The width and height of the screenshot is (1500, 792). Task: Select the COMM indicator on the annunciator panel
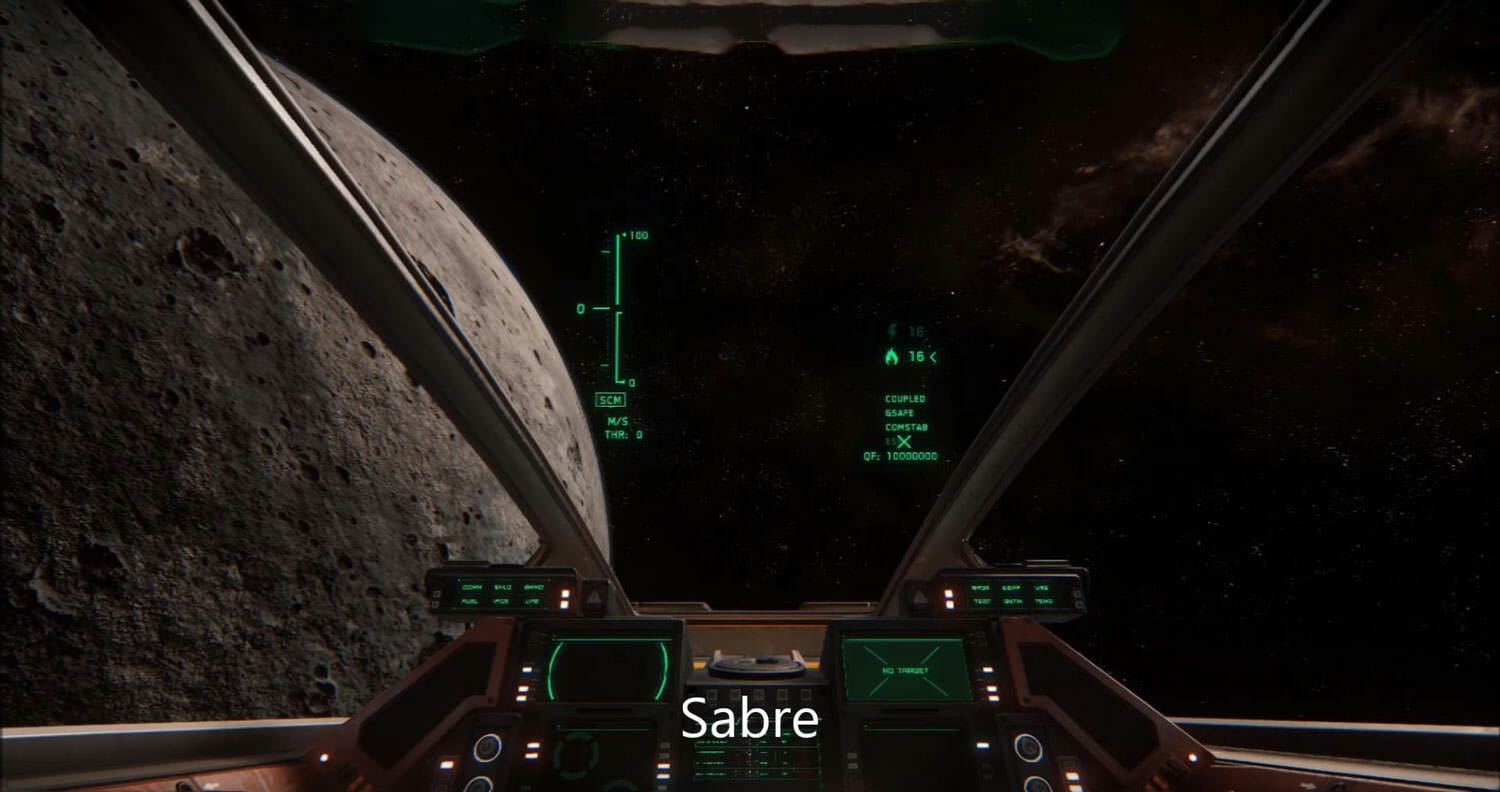tap(472, 587)
